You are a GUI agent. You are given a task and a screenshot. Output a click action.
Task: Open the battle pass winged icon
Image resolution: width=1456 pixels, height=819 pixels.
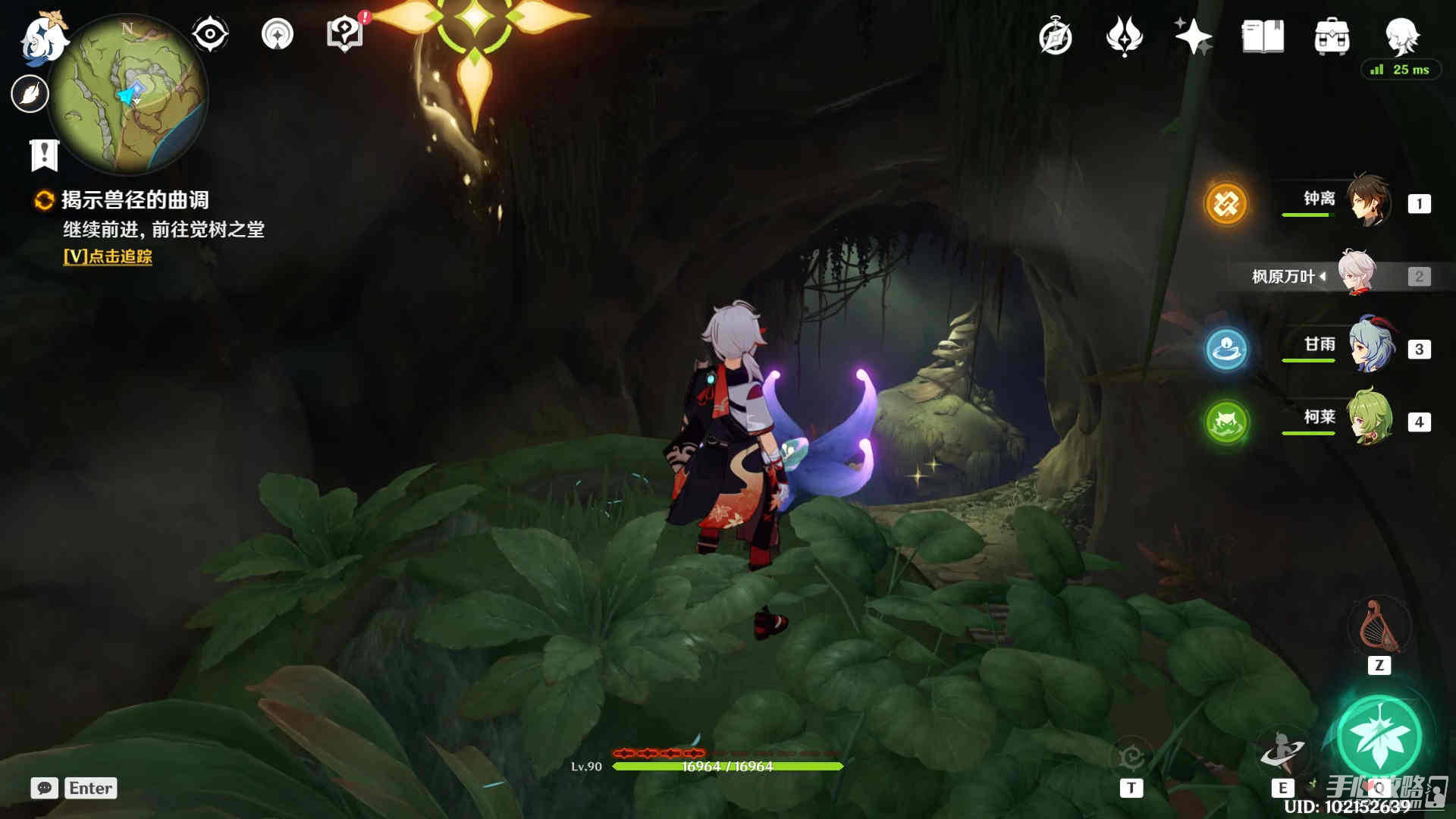click(x=1125, y=36)
